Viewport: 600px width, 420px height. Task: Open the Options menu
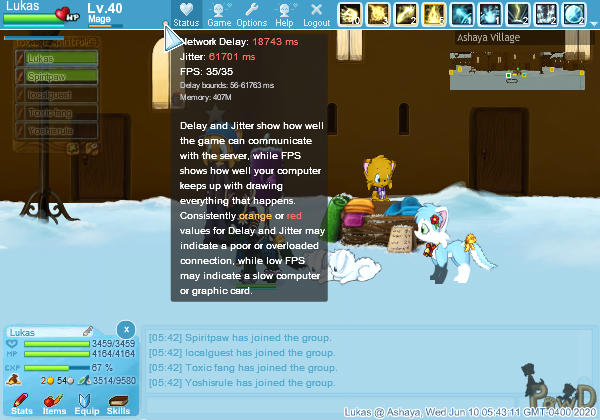point(251,13)
